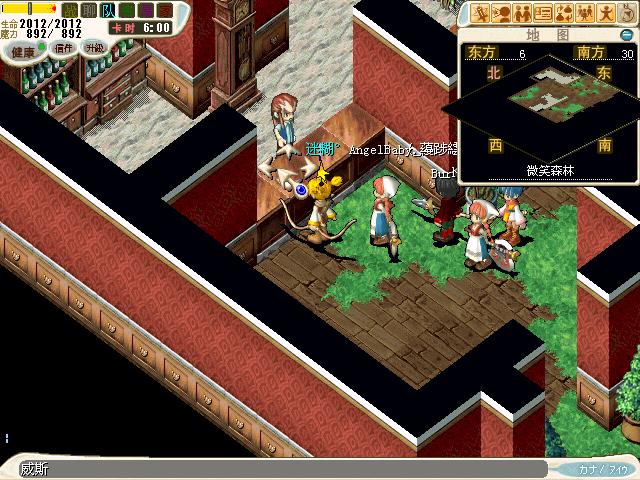Open the item bag trade icon

[x=565, y=13]
